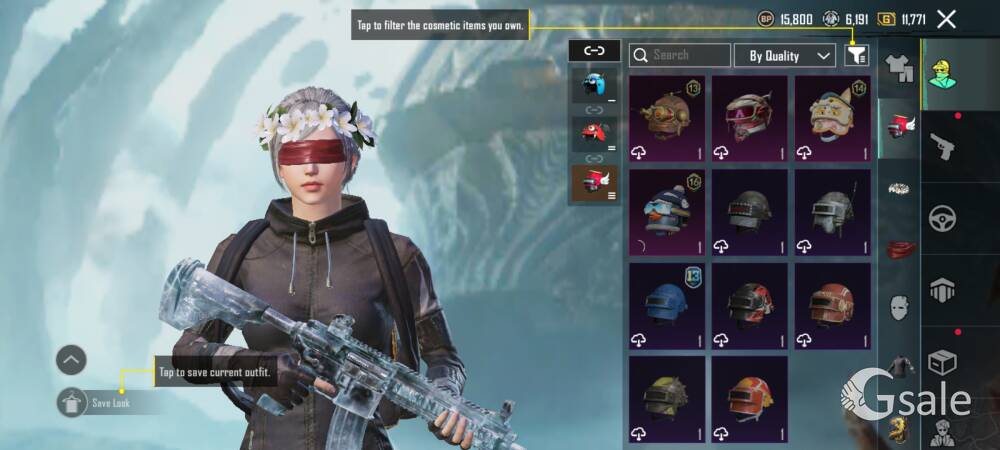Show the face mask sub-category

point(900,307)
